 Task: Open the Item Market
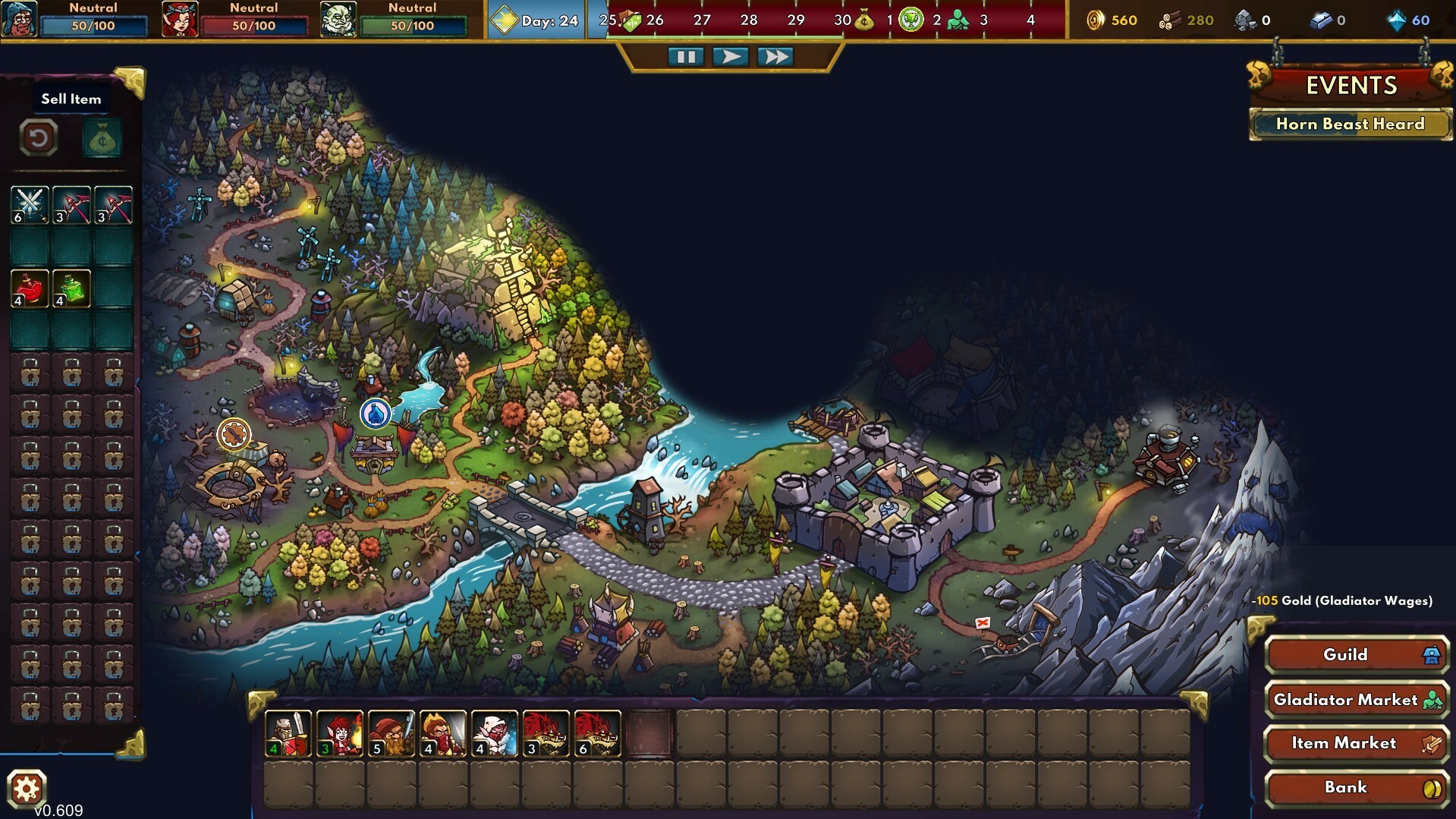point(1357,744)
